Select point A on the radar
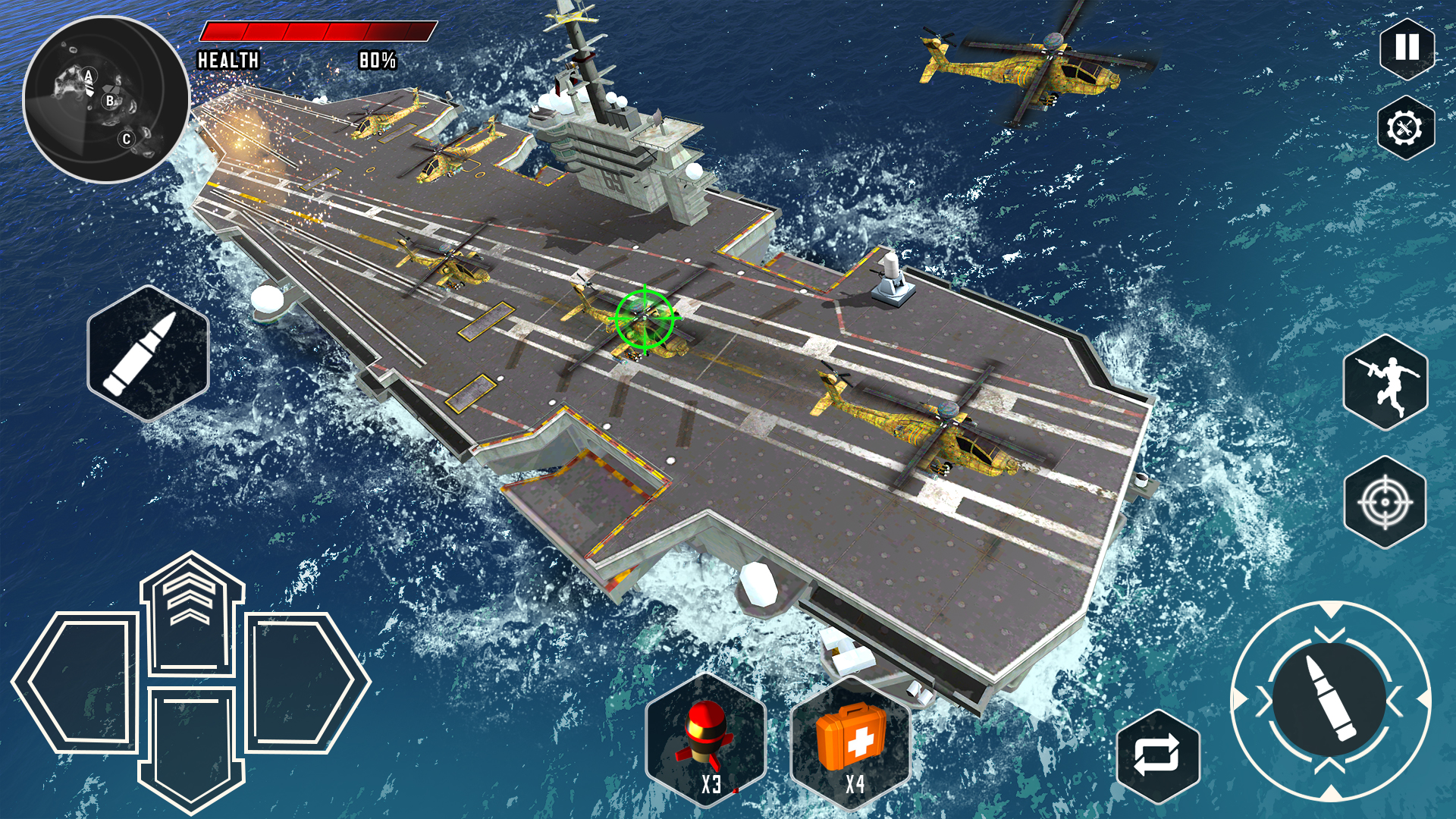This screenshot has width=1456, height=819. point(87,74)
